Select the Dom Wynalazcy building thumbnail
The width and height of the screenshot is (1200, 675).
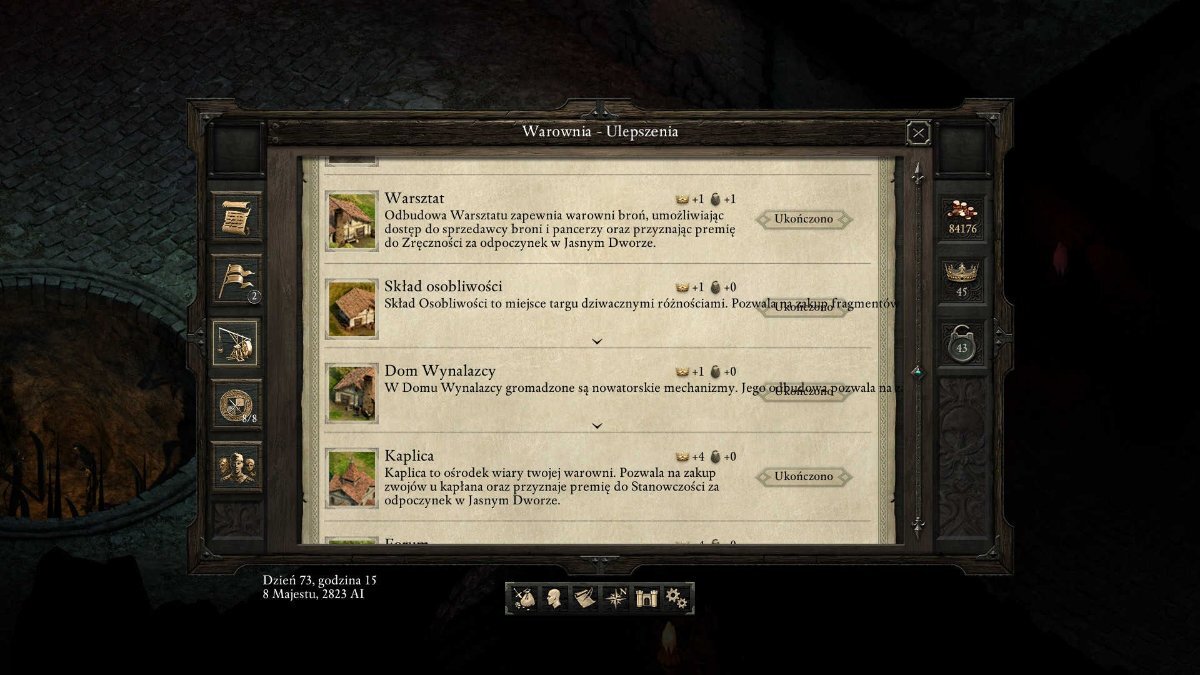[352, 392]
